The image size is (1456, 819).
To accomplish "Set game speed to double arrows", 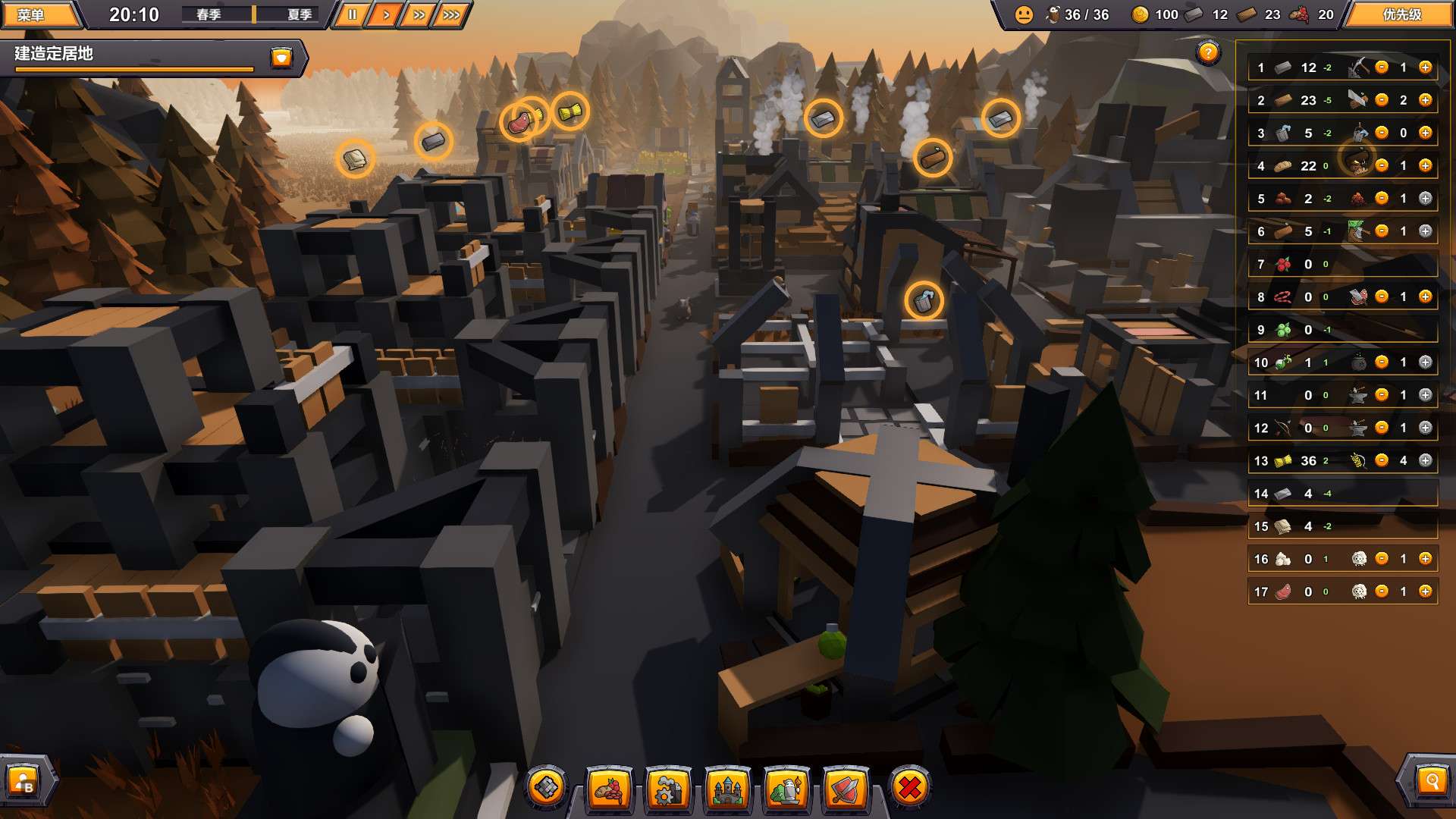I will 418,14.
